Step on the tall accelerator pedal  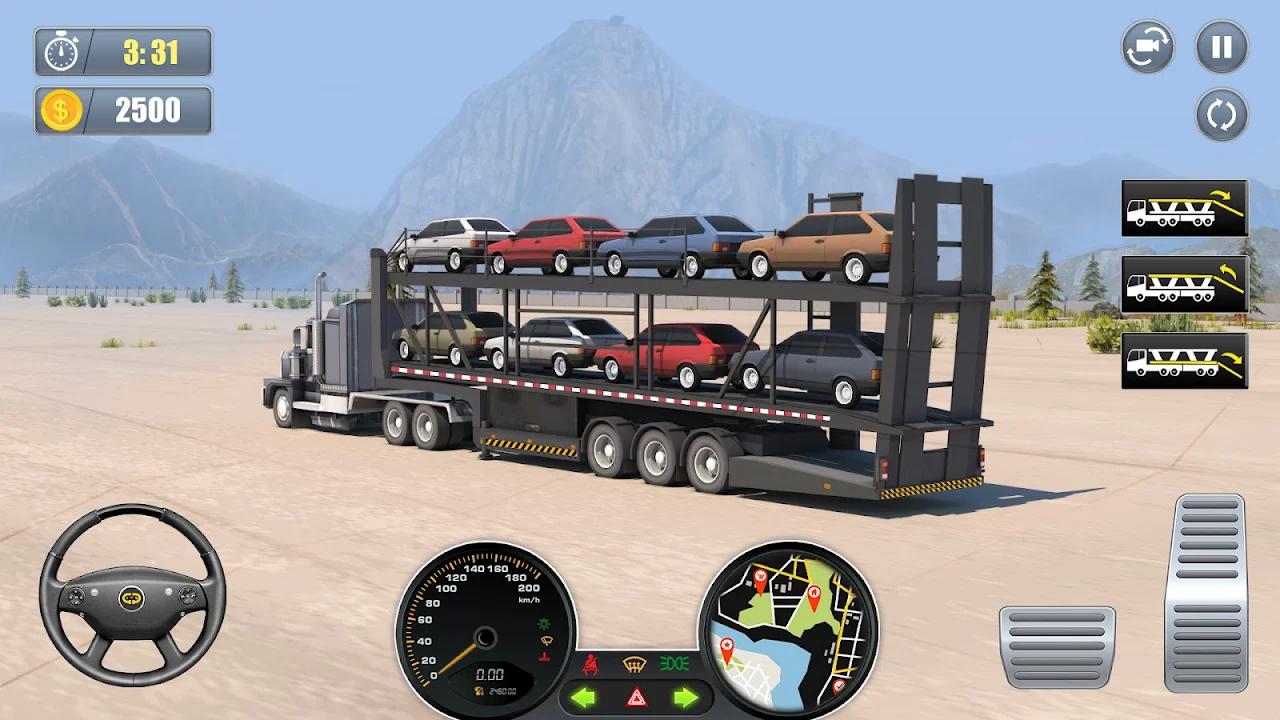(1206, 592)
